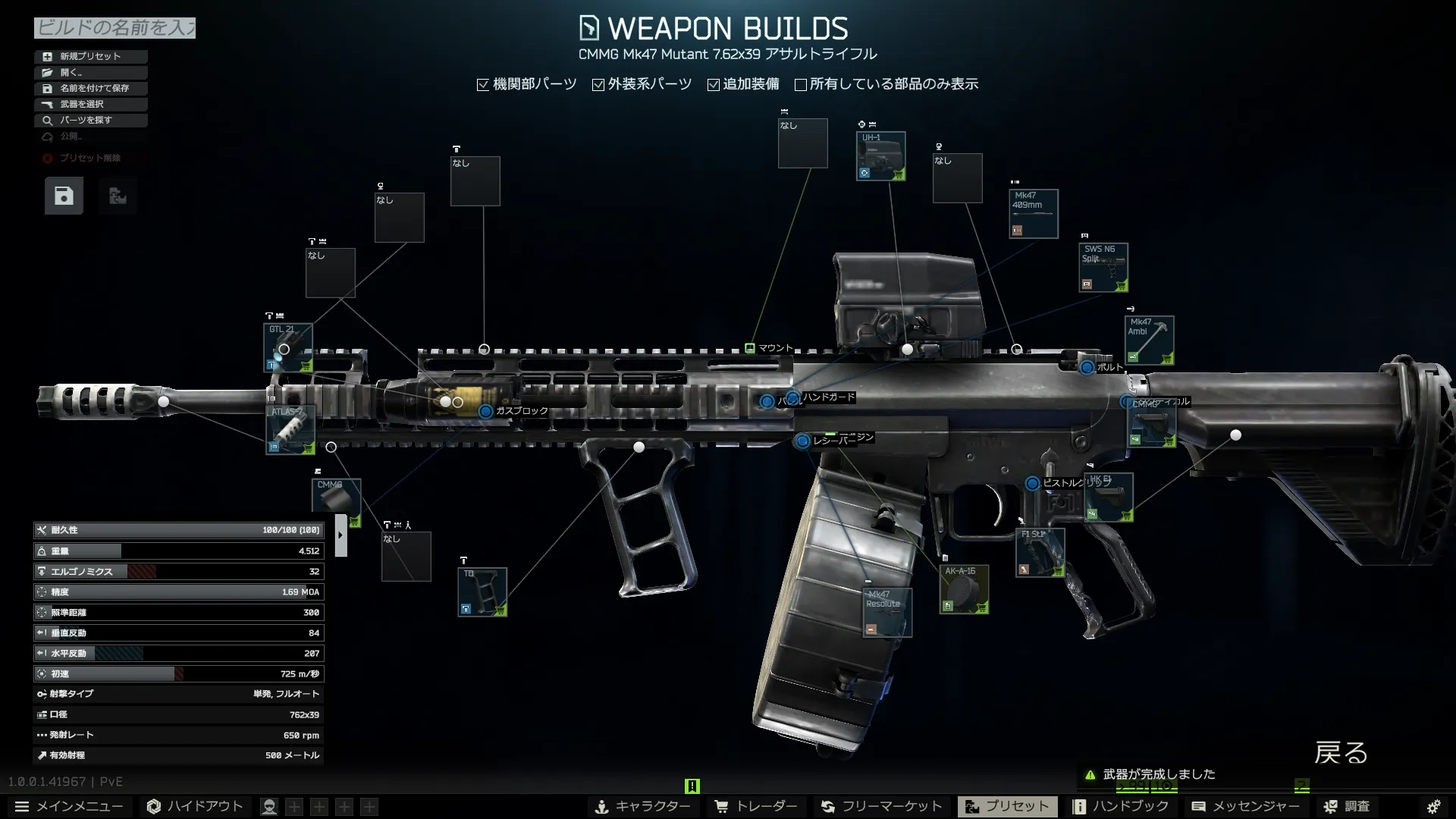Open the トレーダー traders tab
Screen dimensions: 1456x819
[756, 806]
